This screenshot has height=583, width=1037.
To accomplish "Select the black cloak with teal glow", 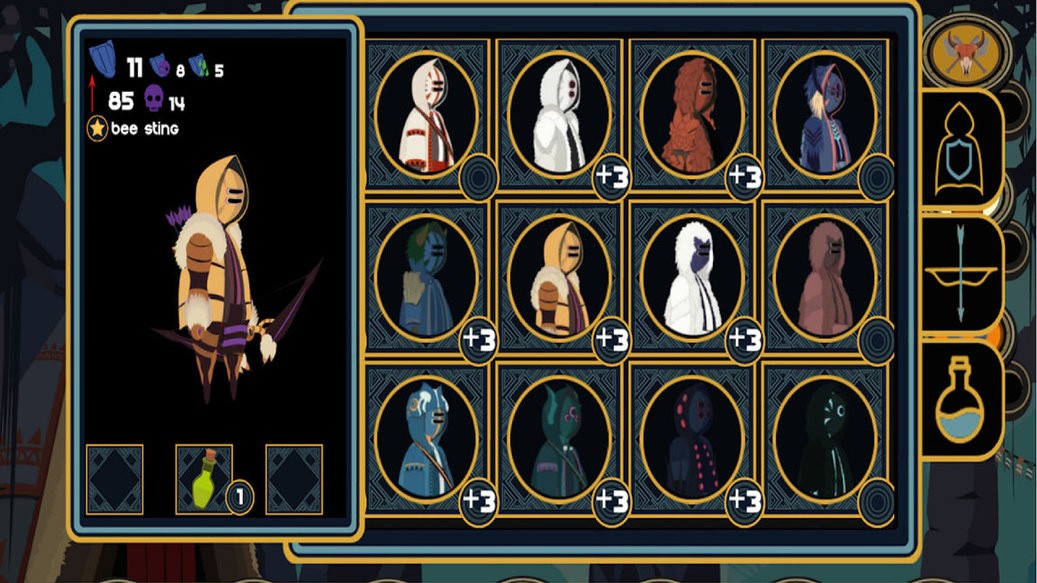I will click(x=825, y=439).
